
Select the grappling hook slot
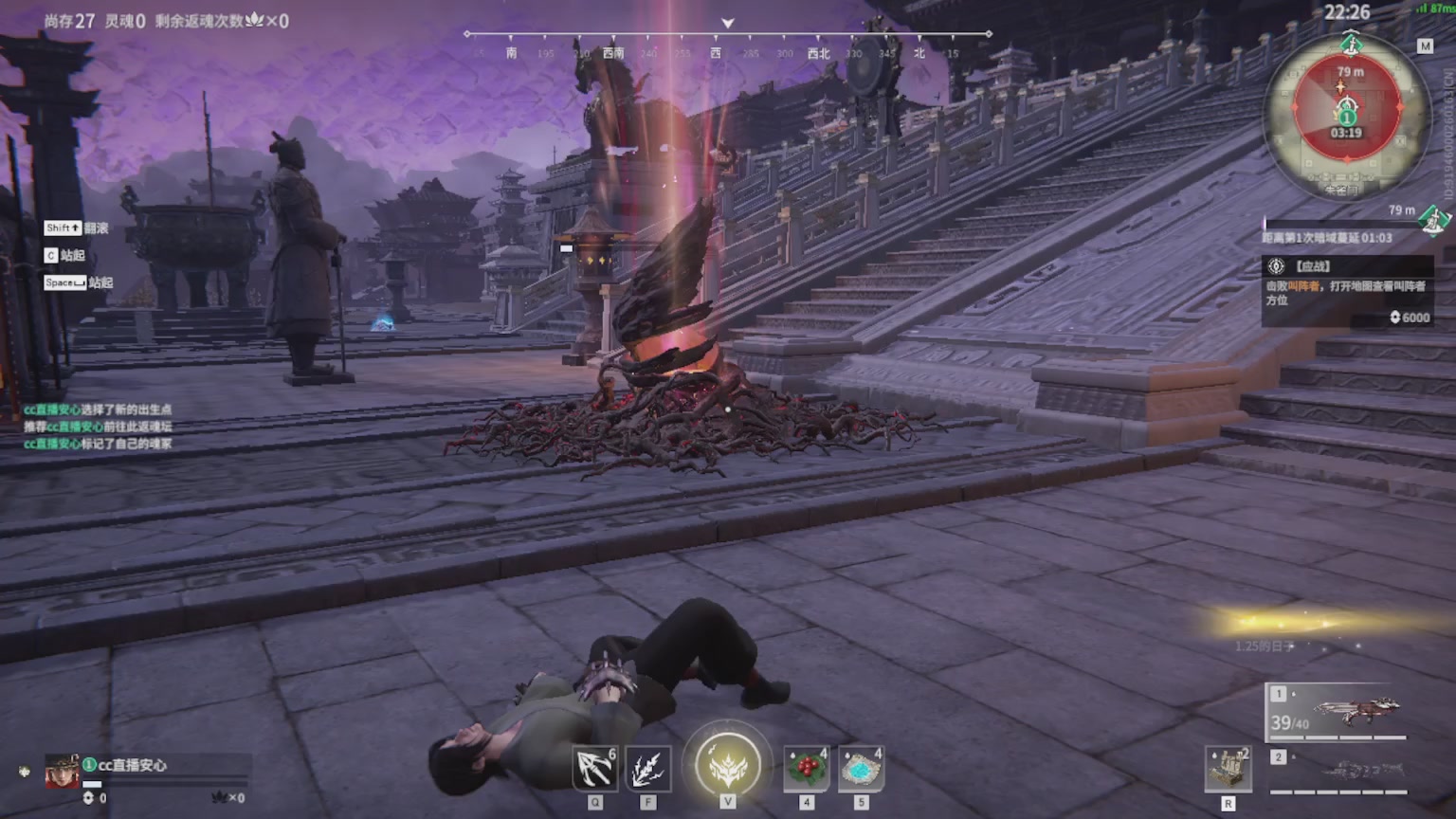click(595, 769)
